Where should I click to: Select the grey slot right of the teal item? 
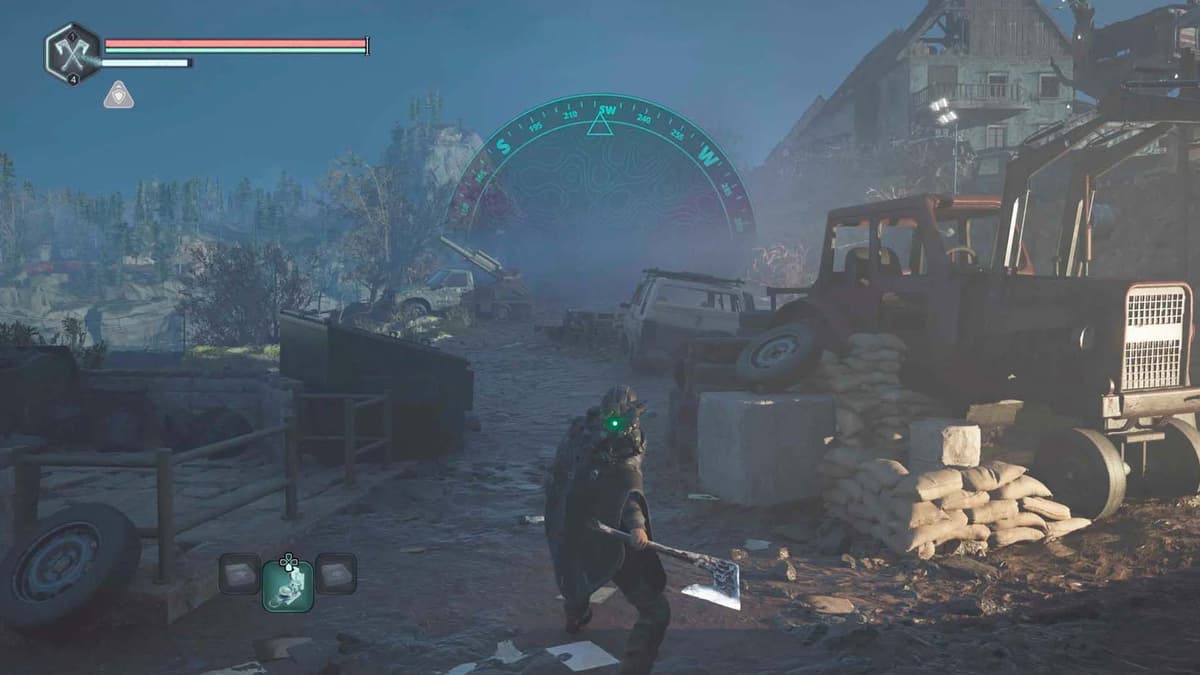click(x=336, y=573)
